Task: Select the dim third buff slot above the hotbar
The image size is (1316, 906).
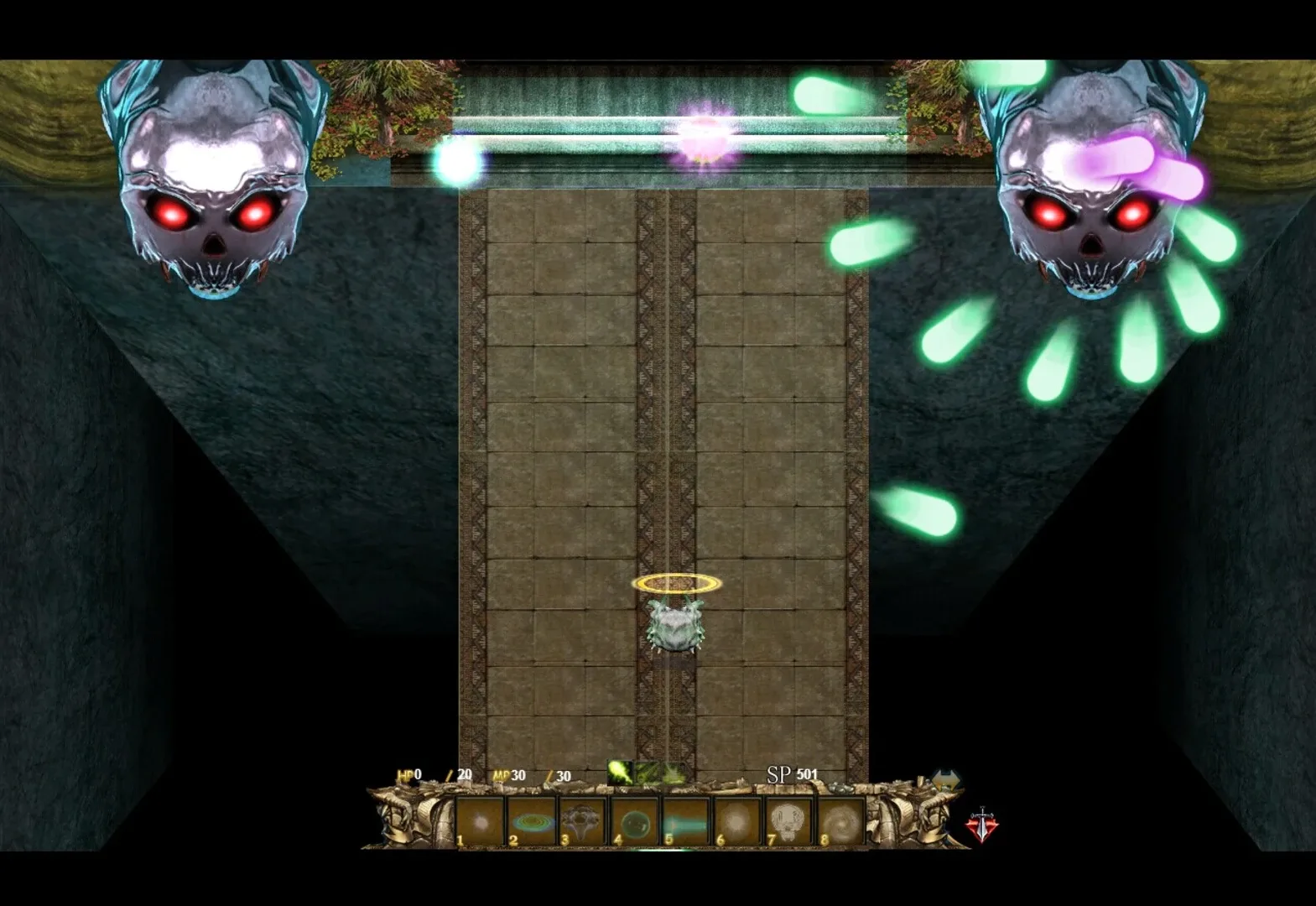Action: click(x=676, y=773)
